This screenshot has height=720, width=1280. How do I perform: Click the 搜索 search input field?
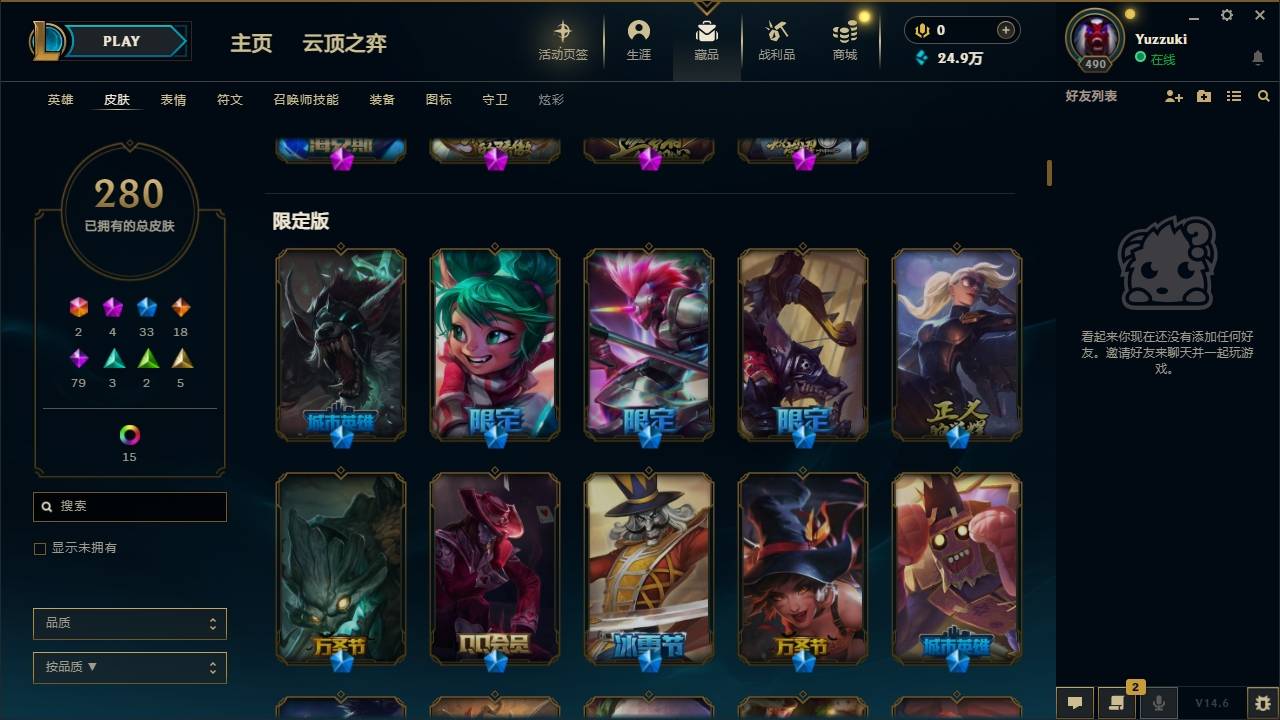pos(129,507)
